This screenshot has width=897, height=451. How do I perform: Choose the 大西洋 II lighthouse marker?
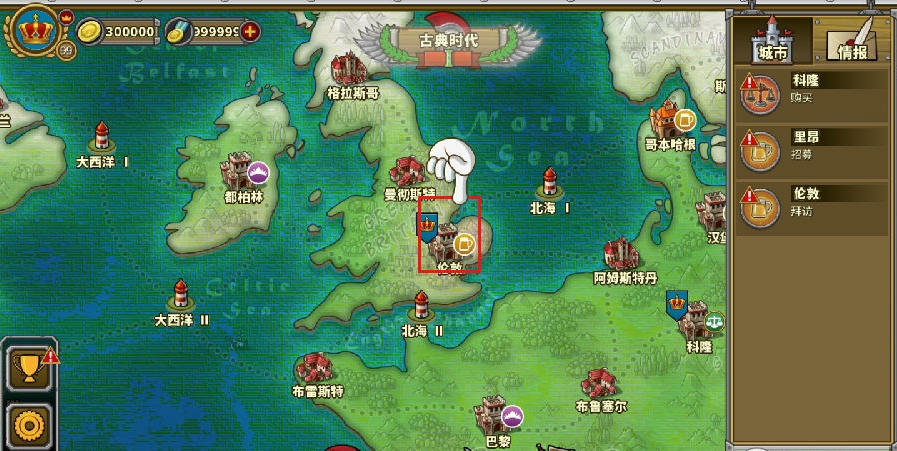181,296
